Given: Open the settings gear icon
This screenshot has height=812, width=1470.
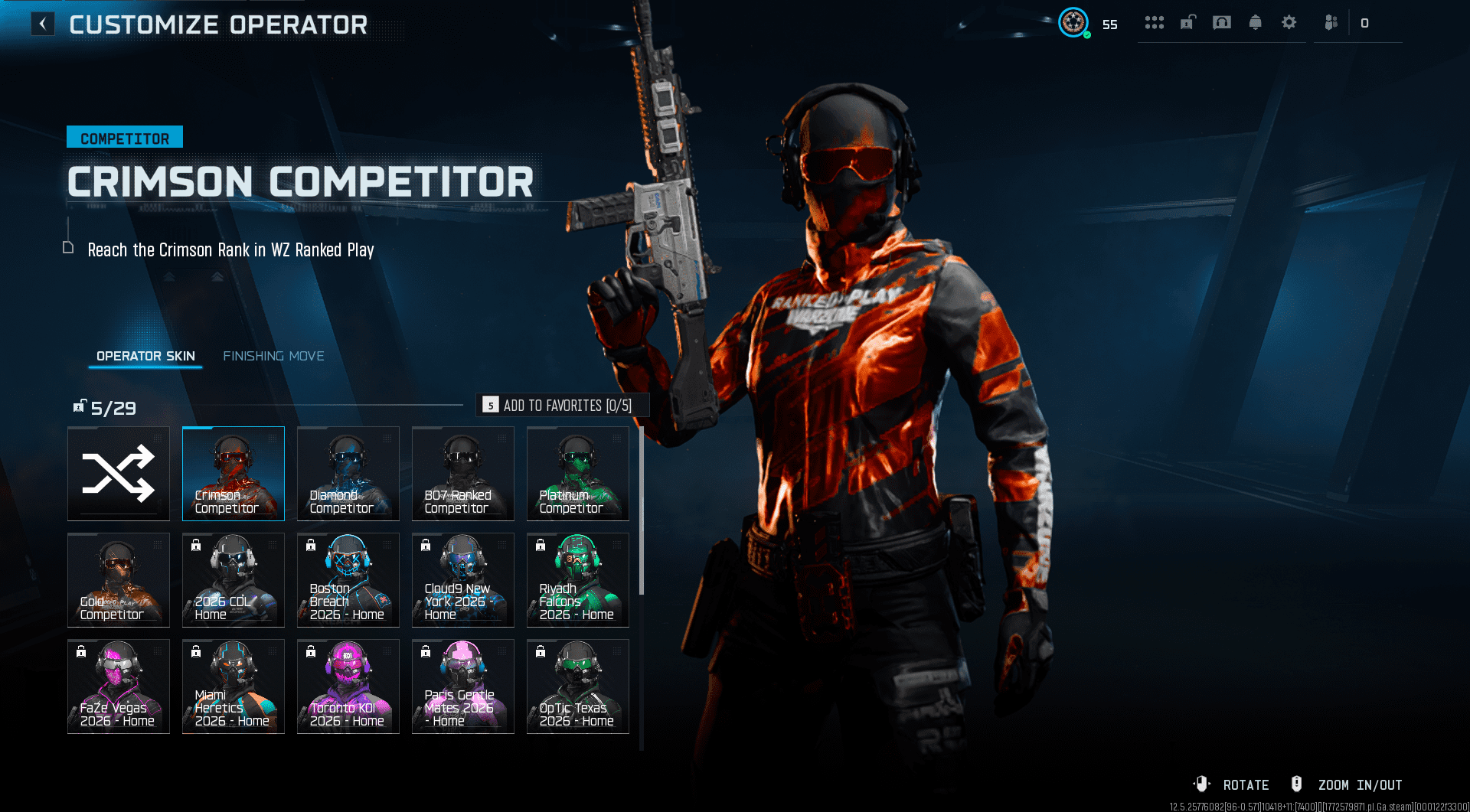Looking at the screenshot, I should coord(1289,23).
